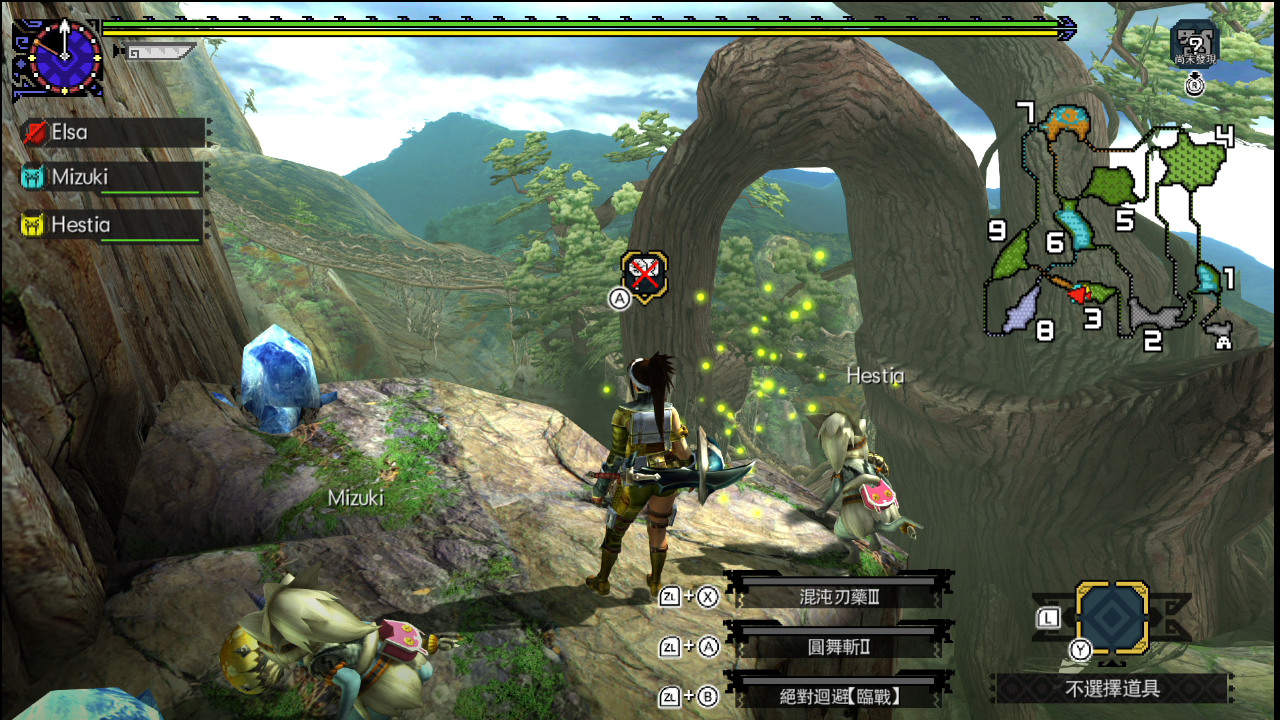This screenshot has width=1280, height=720.
Task: Click the 不選擇道具 item name label
Action: (x=1111, y=688)
